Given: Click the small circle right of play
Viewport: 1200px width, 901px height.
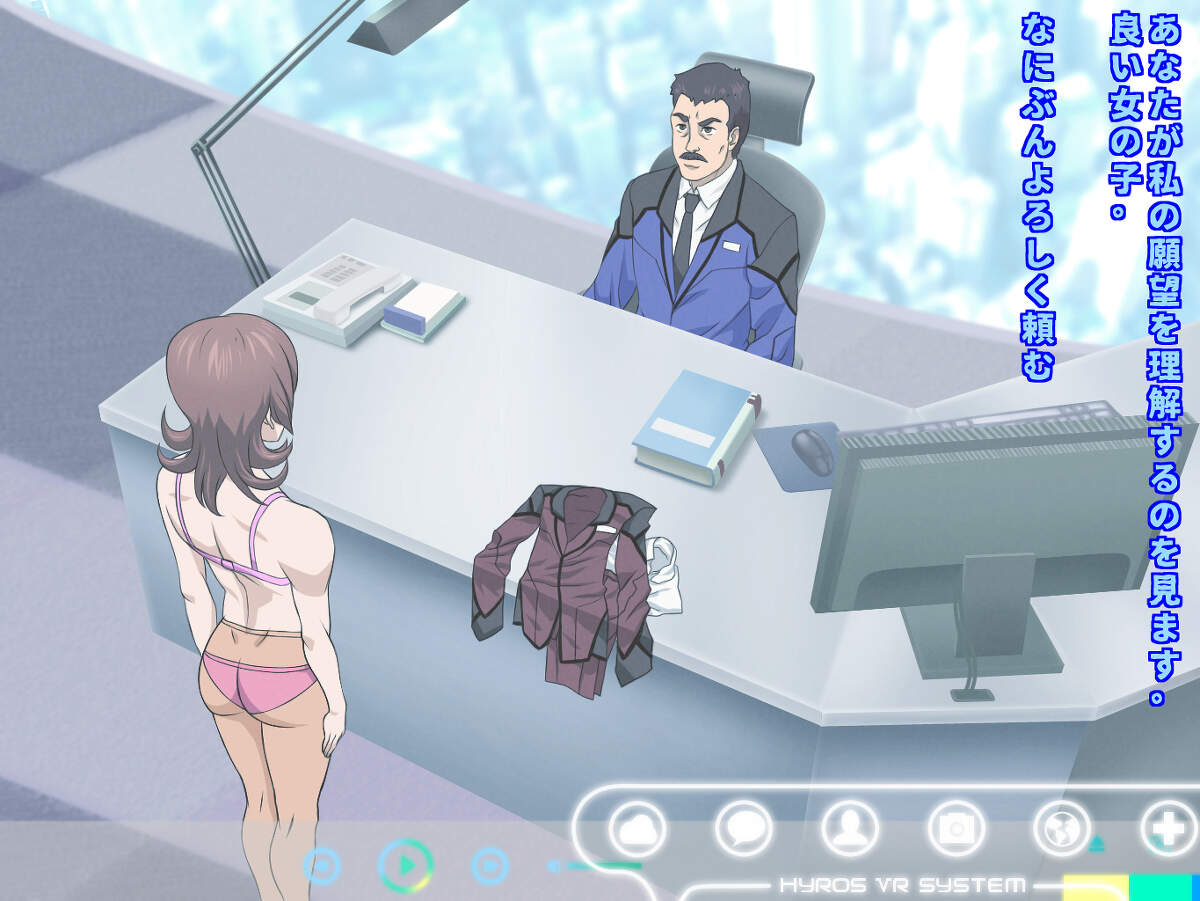Looking at the screenshot, I should [x=490, y=865].
